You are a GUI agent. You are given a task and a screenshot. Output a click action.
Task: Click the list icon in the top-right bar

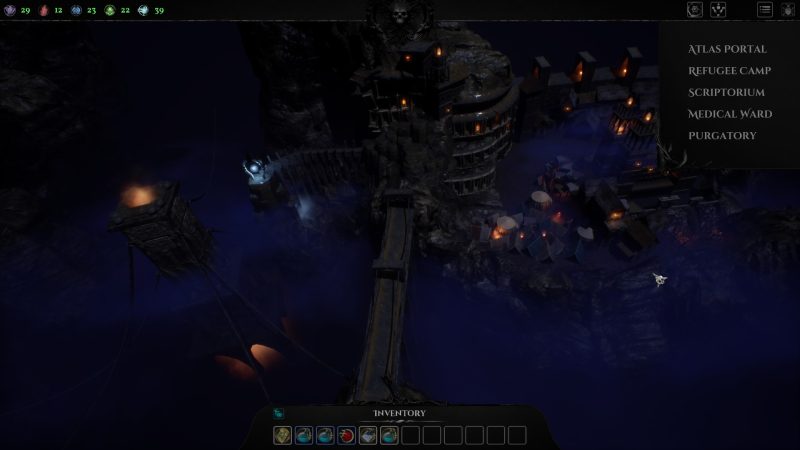pos(765,10)
